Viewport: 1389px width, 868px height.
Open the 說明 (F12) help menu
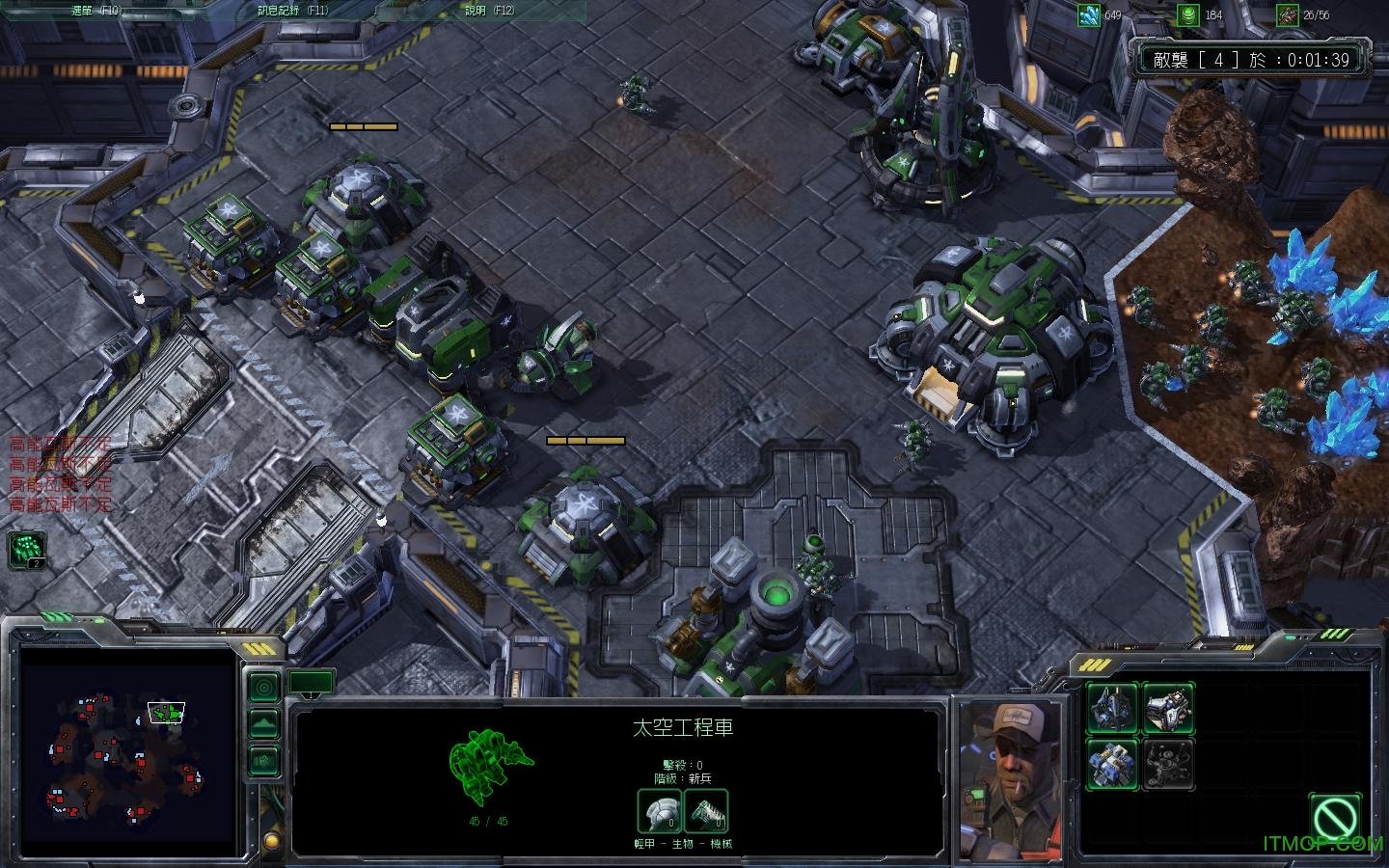(488, 11)
